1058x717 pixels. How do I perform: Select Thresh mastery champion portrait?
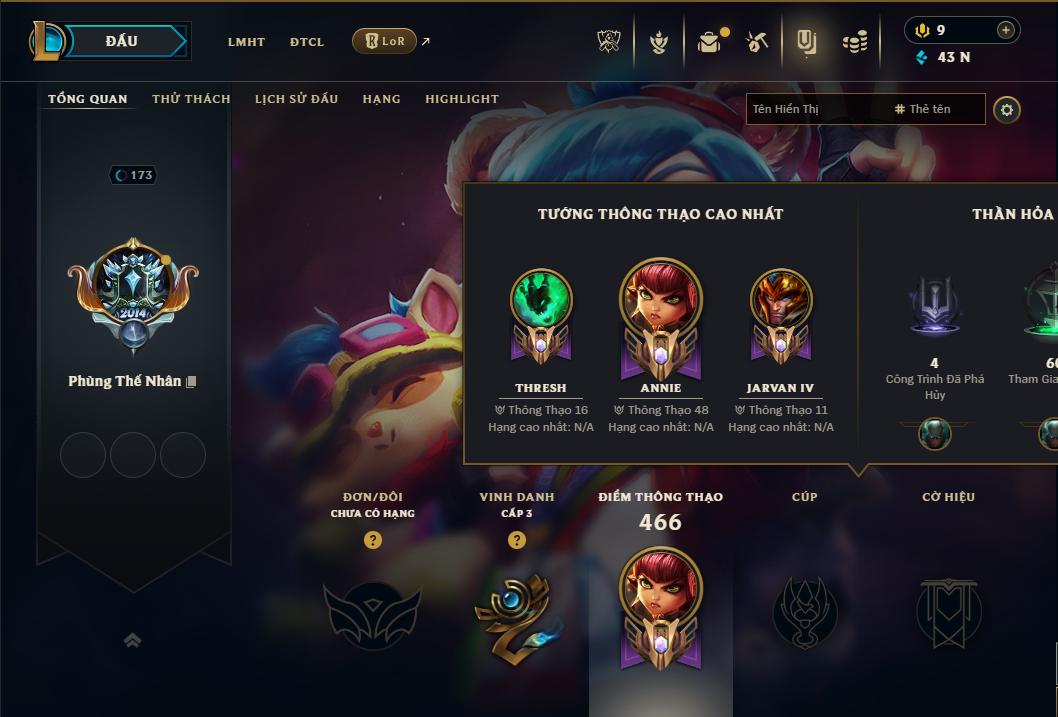click(541, 302)
